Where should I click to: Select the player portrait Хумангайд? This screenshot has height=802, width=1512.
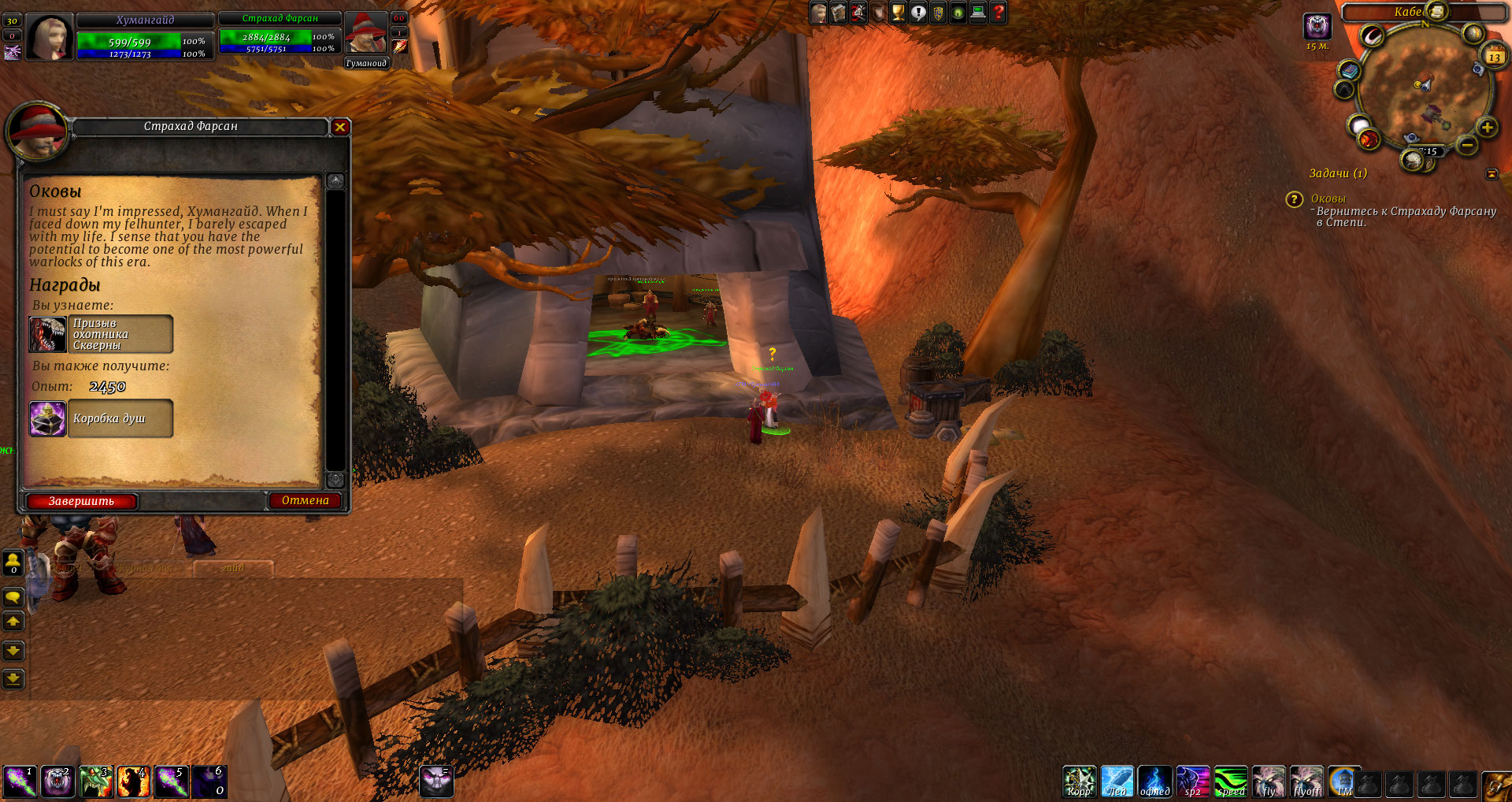(50, 36)
